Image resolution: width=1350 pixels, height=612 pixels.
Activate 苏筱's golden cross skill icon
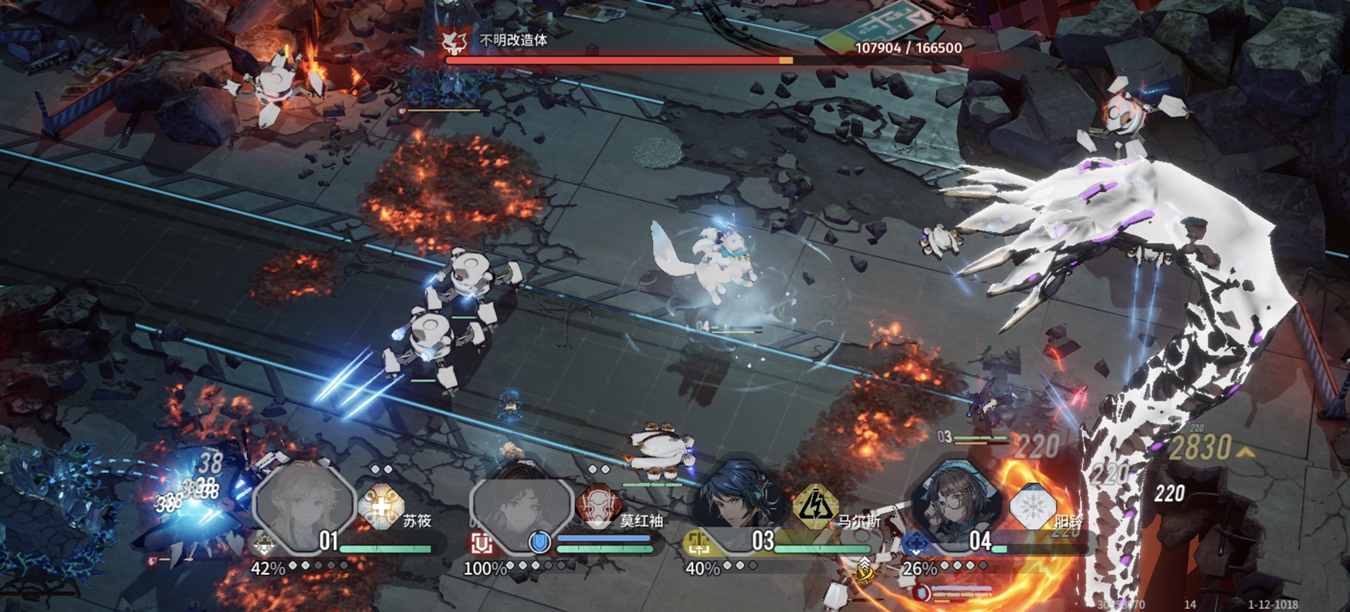tap(381, 508)
